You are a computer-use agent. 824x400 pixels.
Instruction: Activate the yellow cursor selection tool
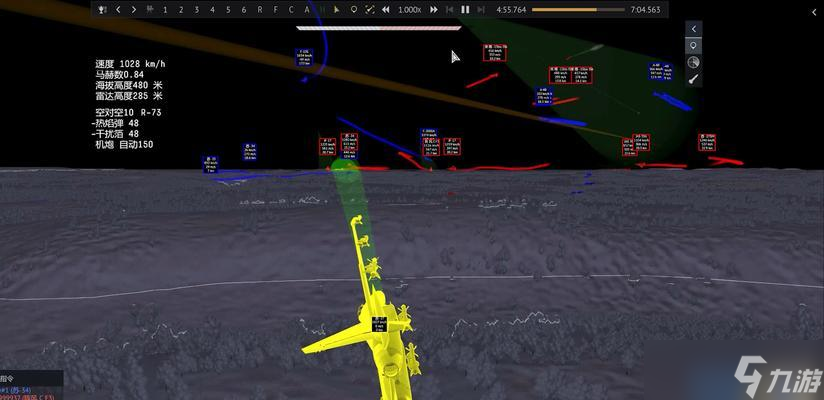tap(338, 9)
